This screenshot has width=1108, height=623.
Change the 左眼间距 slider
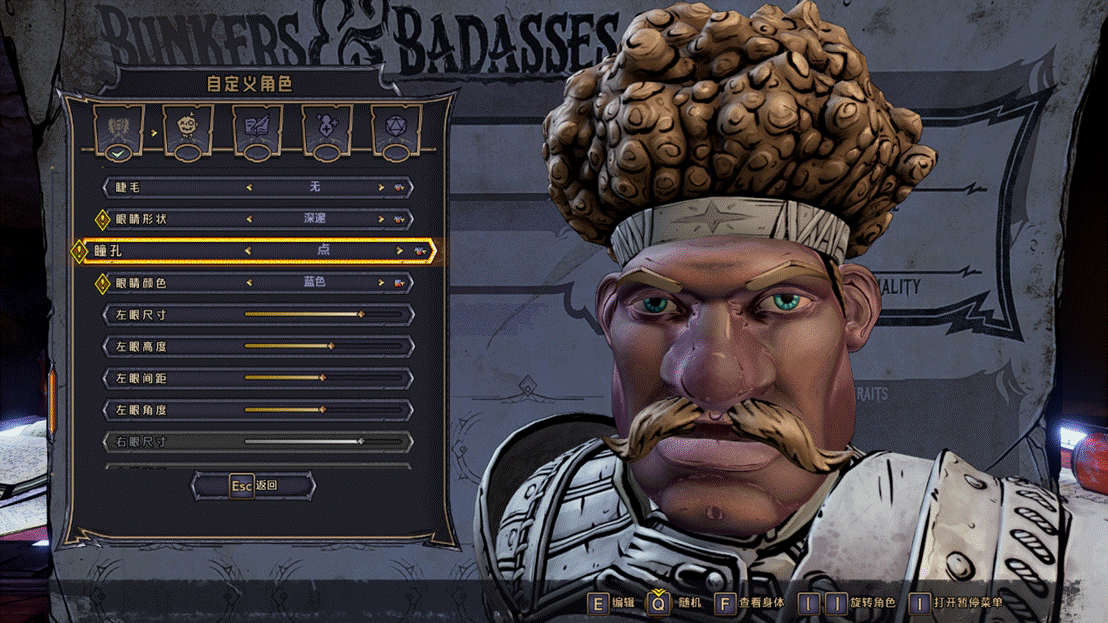point(322,378)
